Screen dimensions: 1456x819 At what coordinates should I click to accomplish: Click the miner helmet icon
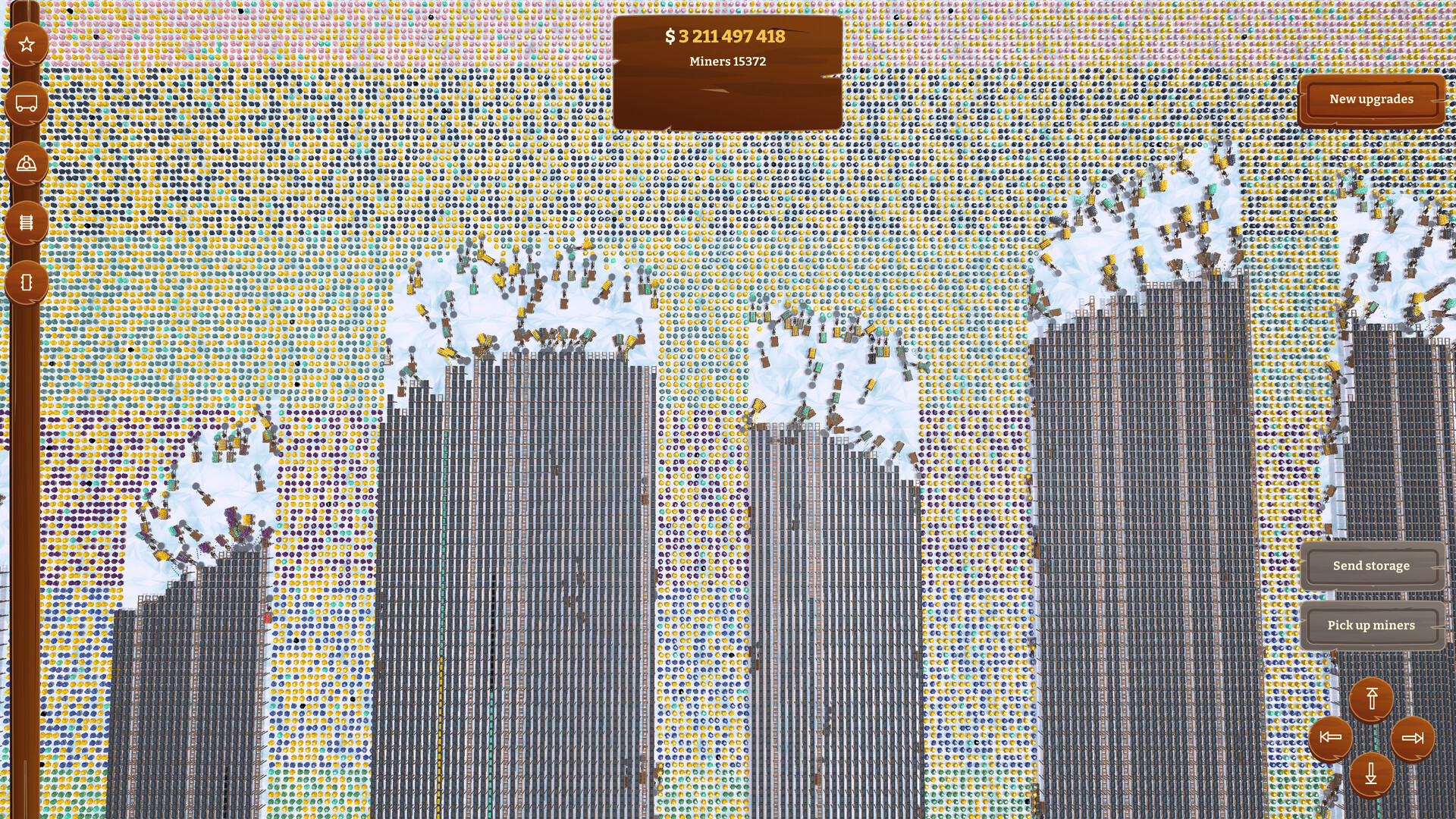tap(27, 161)
